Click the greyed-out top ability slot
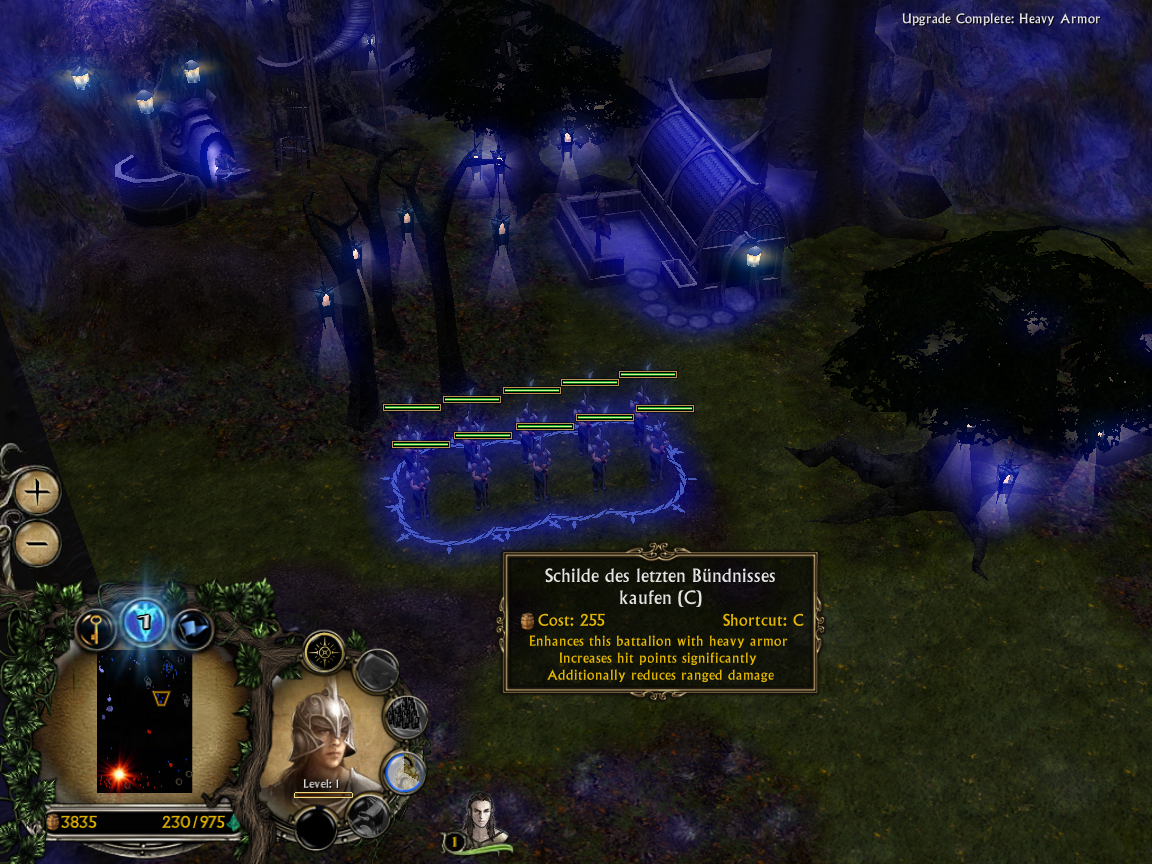This screenshot has height=864, width=1152. pos(376,670)
